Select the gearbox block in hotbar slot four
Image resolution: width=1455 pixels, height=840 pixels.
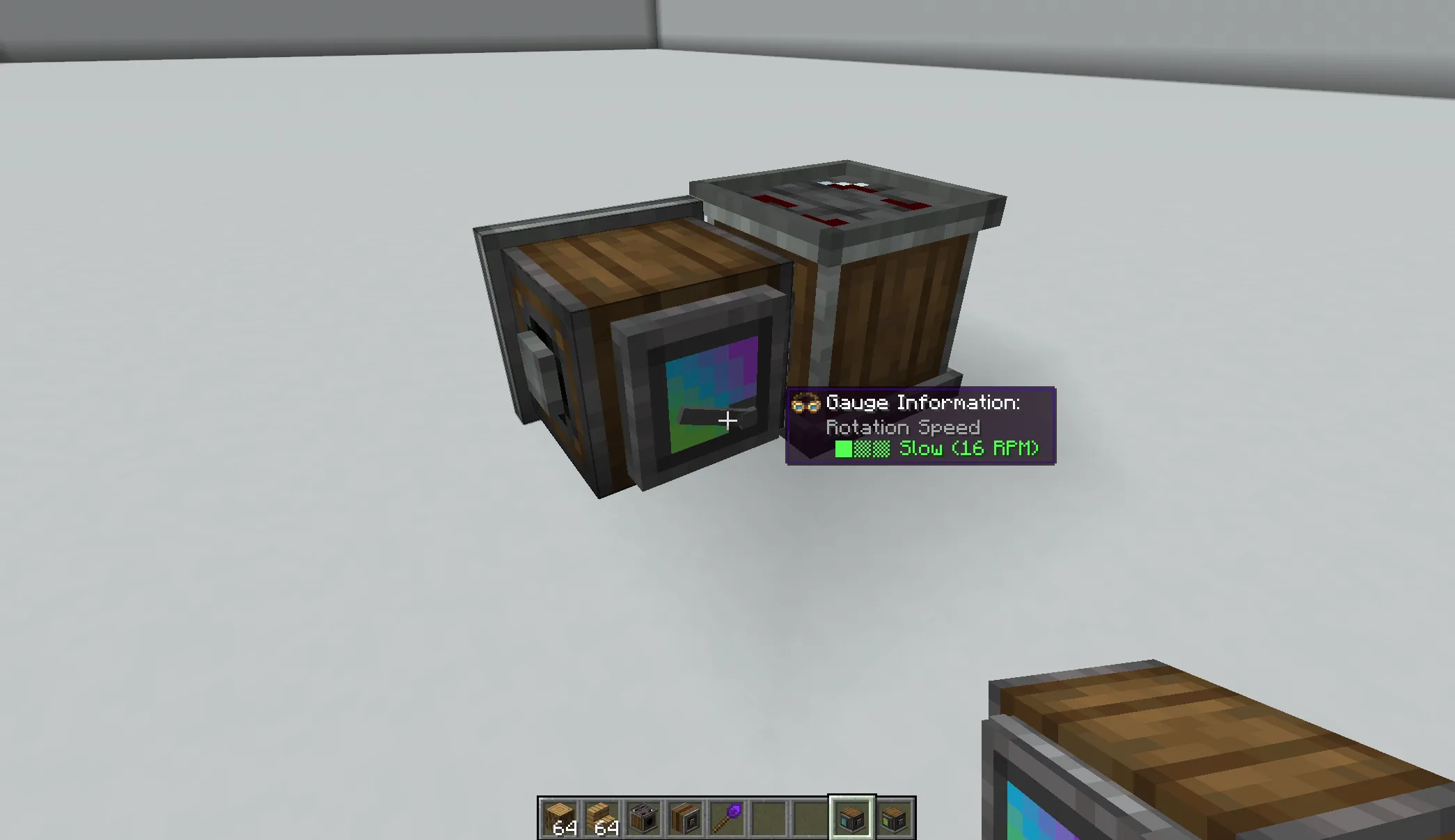click(685, 818)
